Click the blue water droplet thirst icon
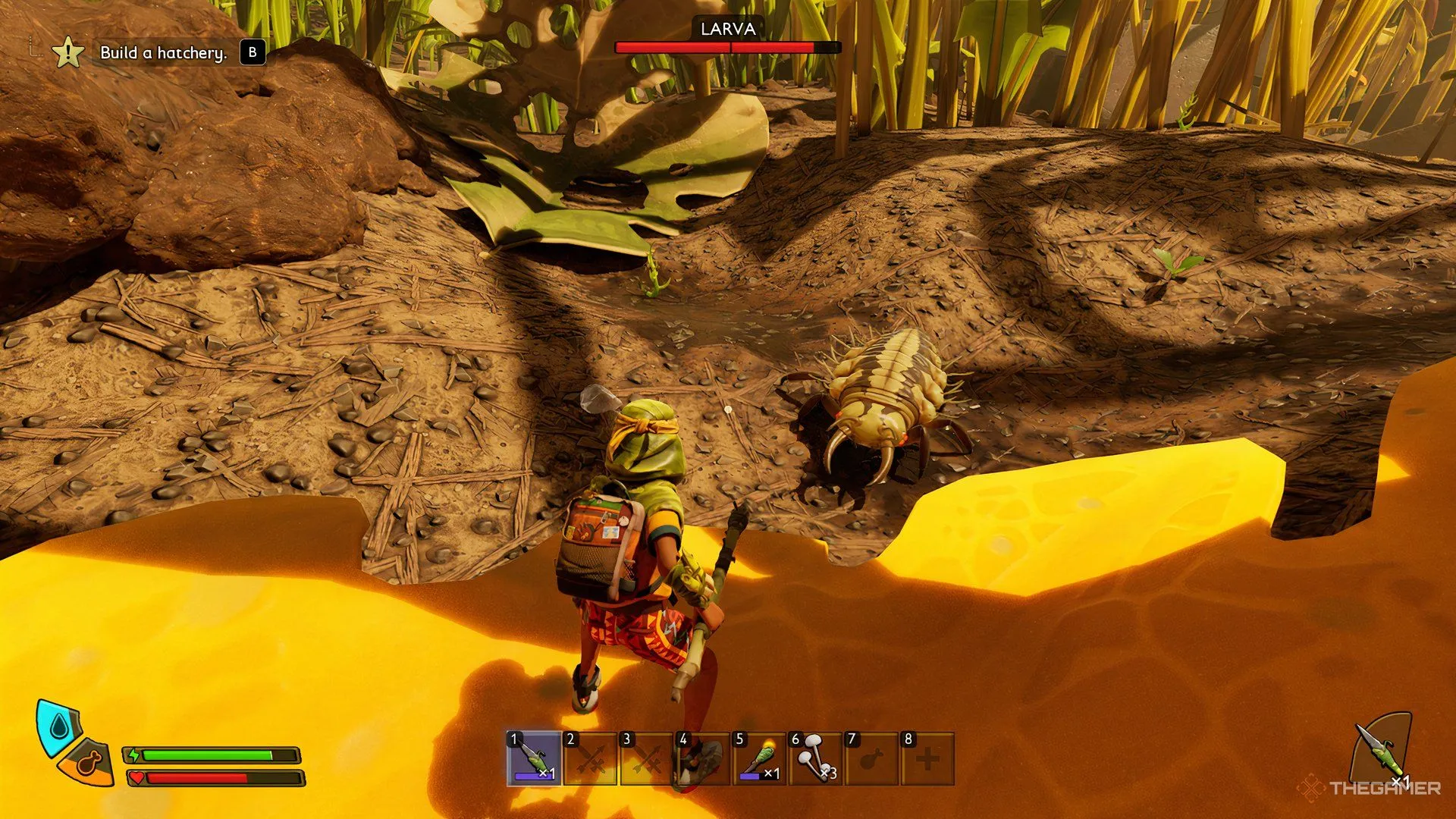The image size is (1456, 819). (x=58, y=728)
